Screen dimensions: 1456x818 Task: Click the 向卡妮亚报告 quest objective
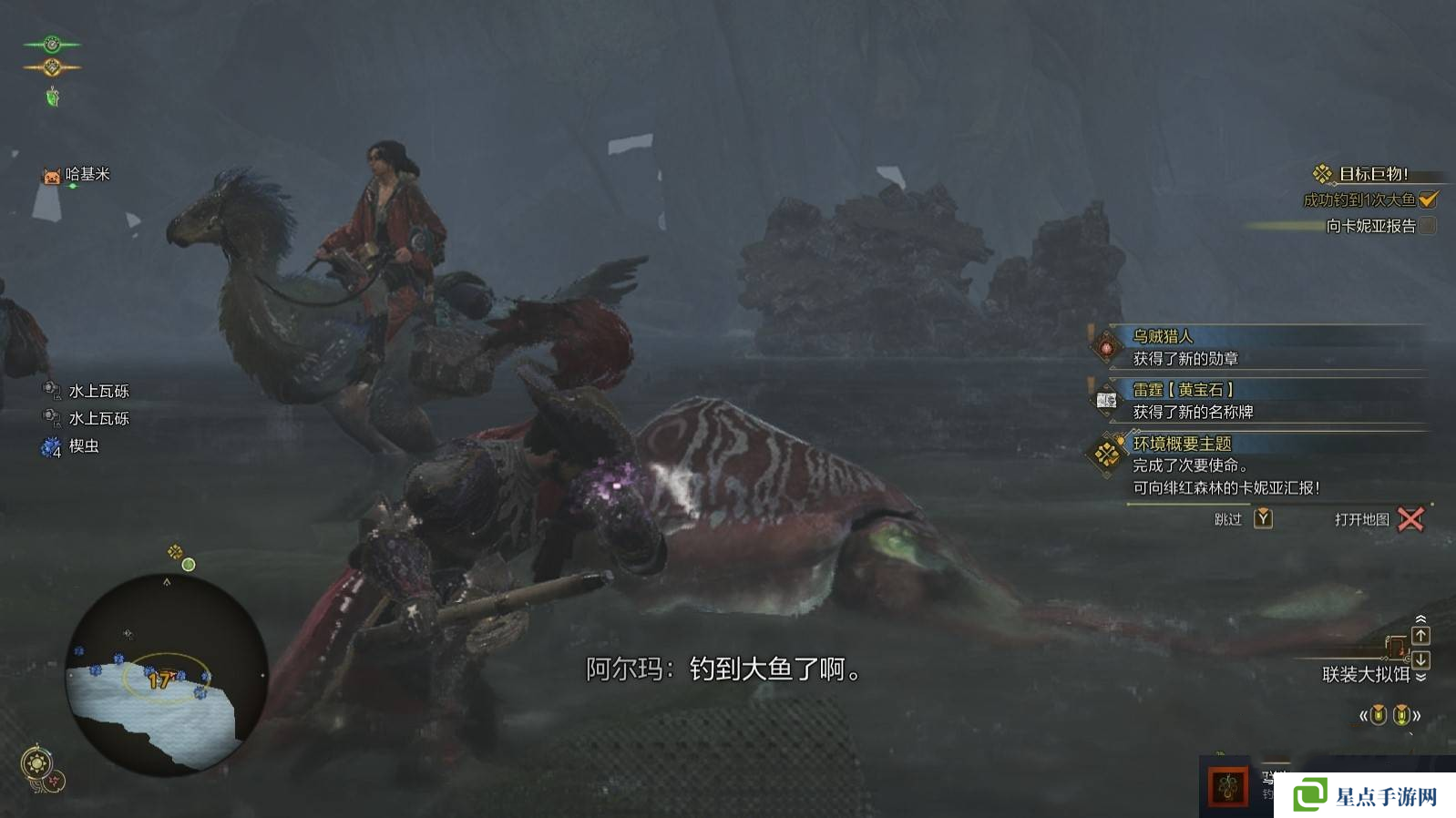click(x=1370, y=226)
